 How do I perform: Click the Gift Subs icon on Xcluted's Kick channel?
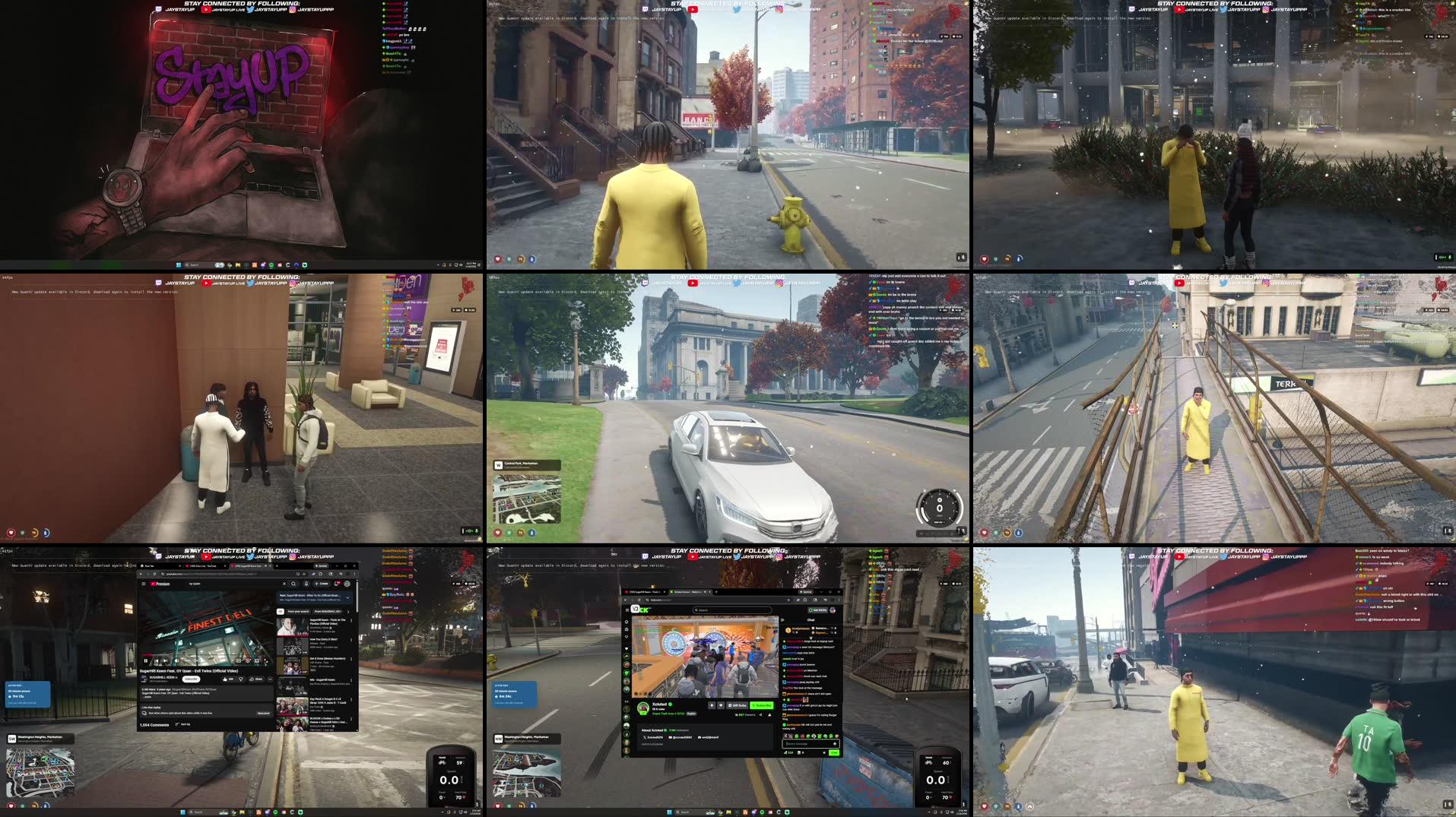coord(737,705)
